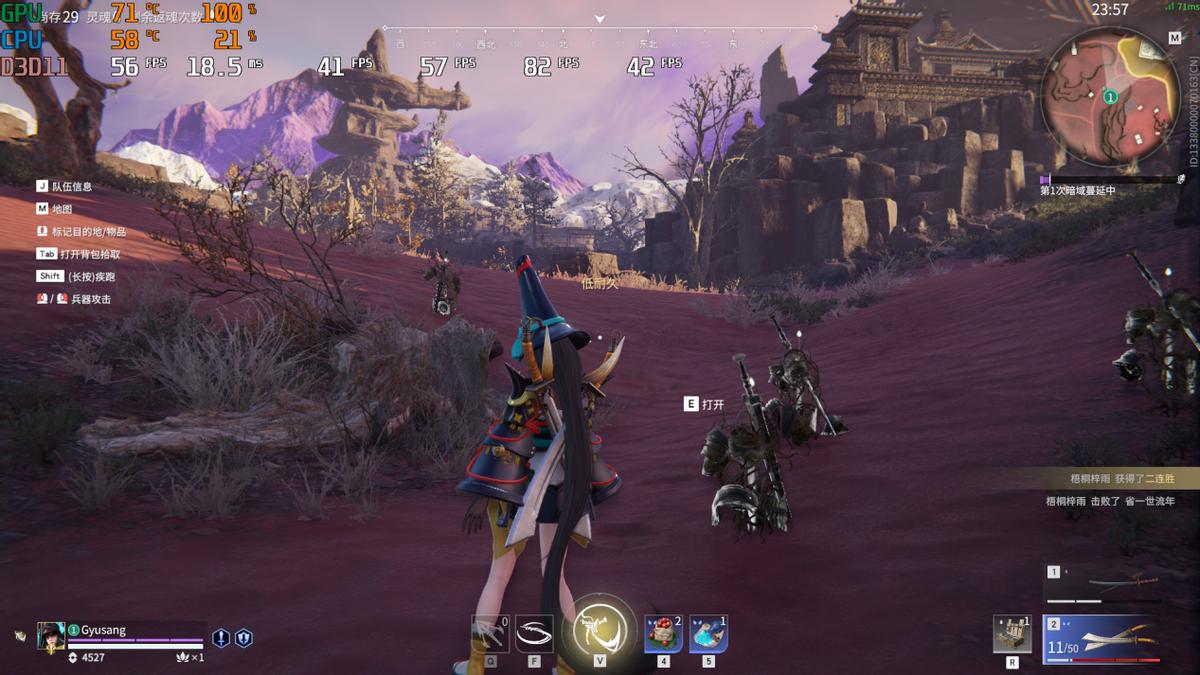This screenshot has height=675, width=1200.
Task: Select the blue shield buff icon
Action: [243, 638]
